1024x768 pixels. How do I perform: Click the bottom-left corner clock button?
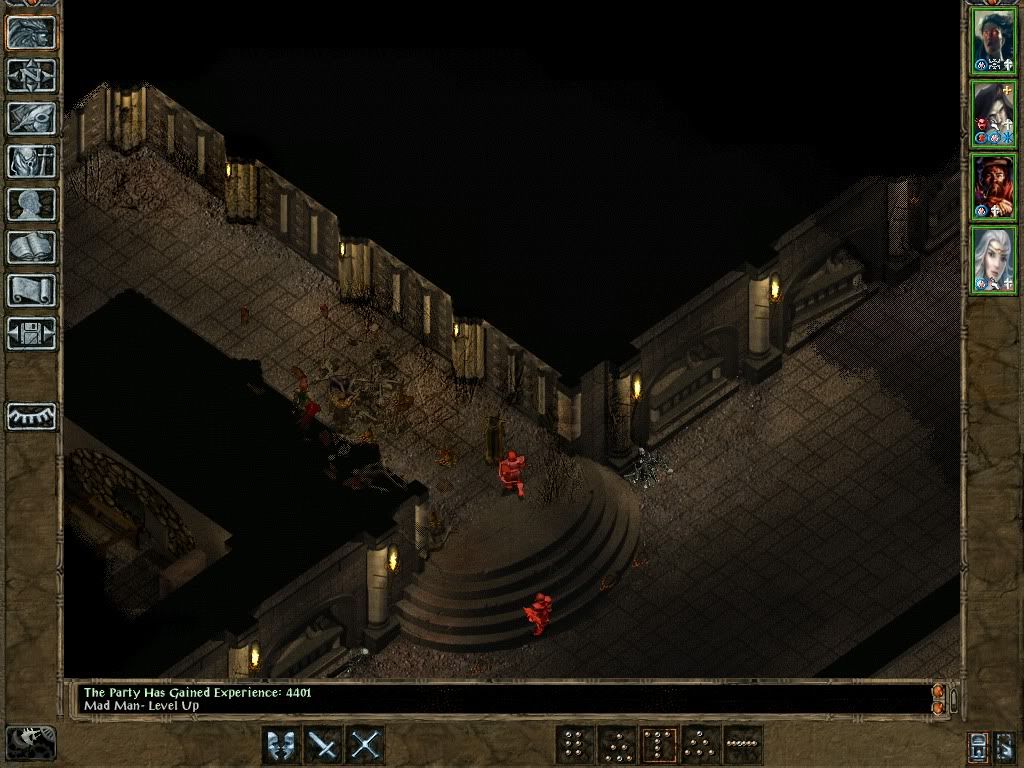[x=30, y=742]
